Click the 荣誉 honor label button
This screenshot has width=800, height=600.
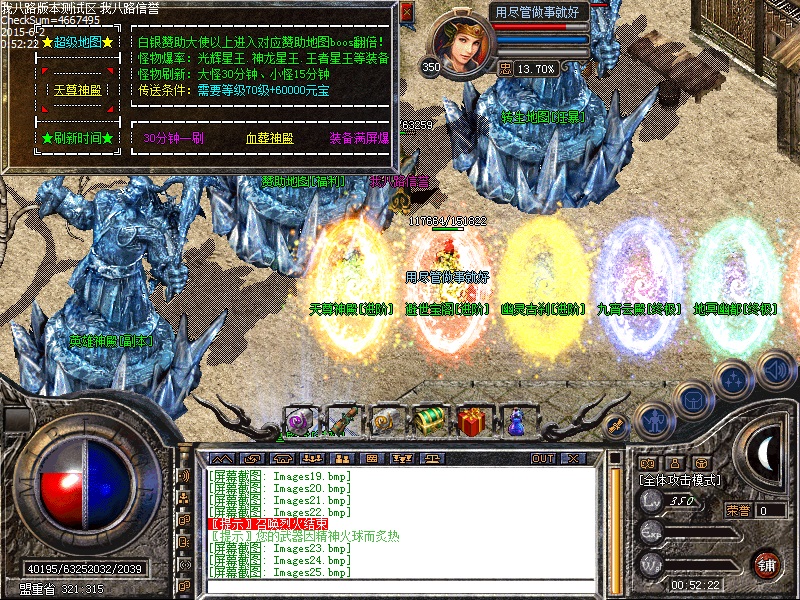pos(738,509)
